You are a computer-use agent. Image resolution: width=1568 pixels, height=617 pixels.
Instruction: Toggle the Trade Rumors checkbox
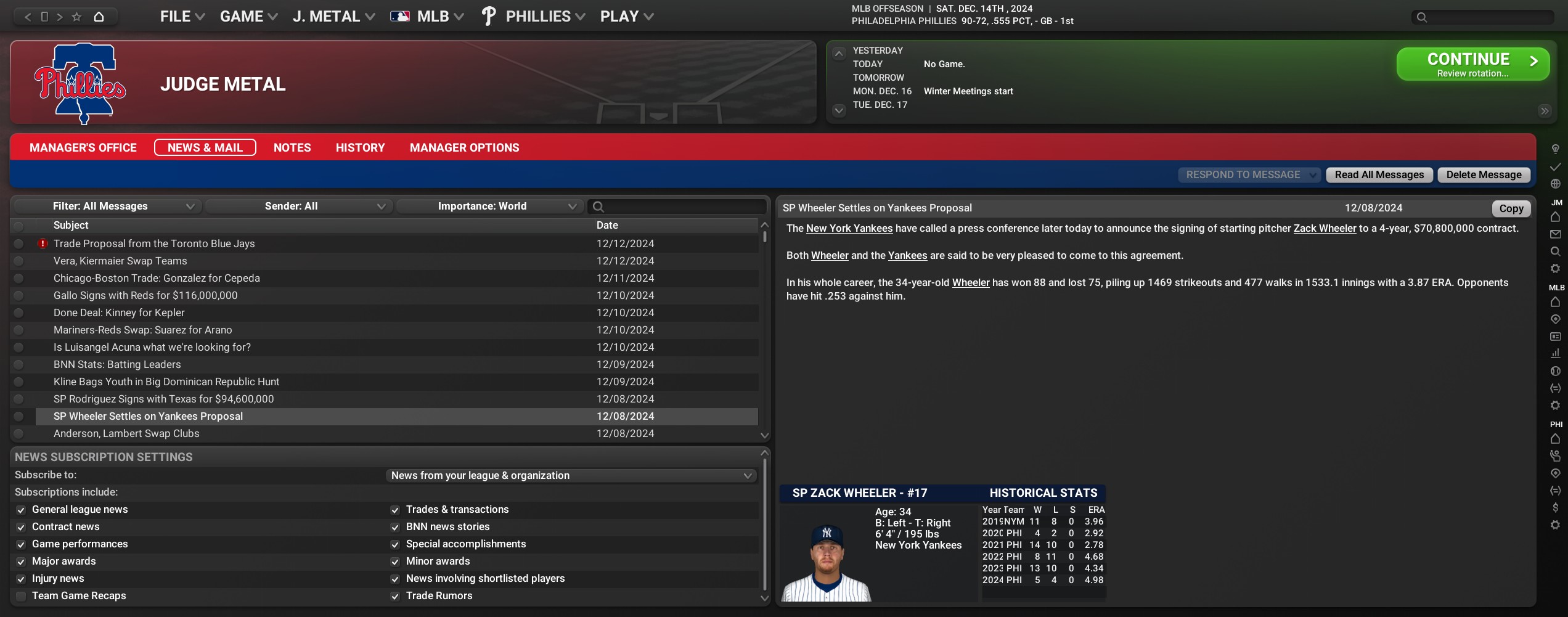[395, 596]
